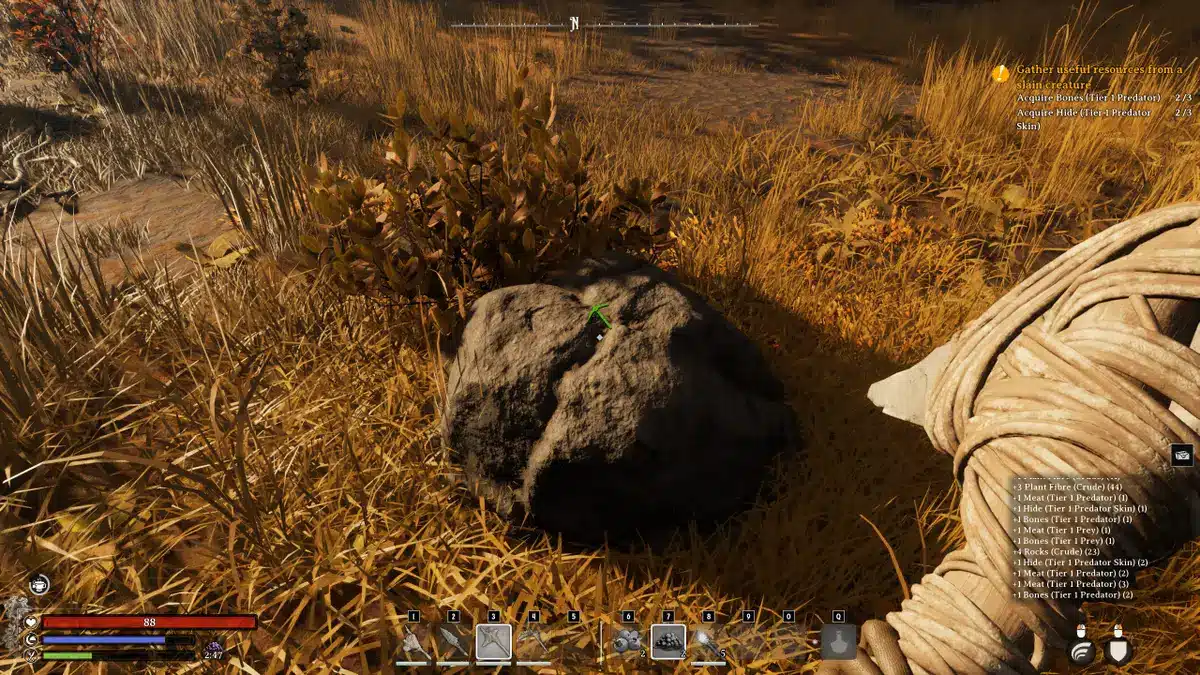1200x675 pixels.
Task: Click the north marker on the compass
Action: [x=575, y=24]
